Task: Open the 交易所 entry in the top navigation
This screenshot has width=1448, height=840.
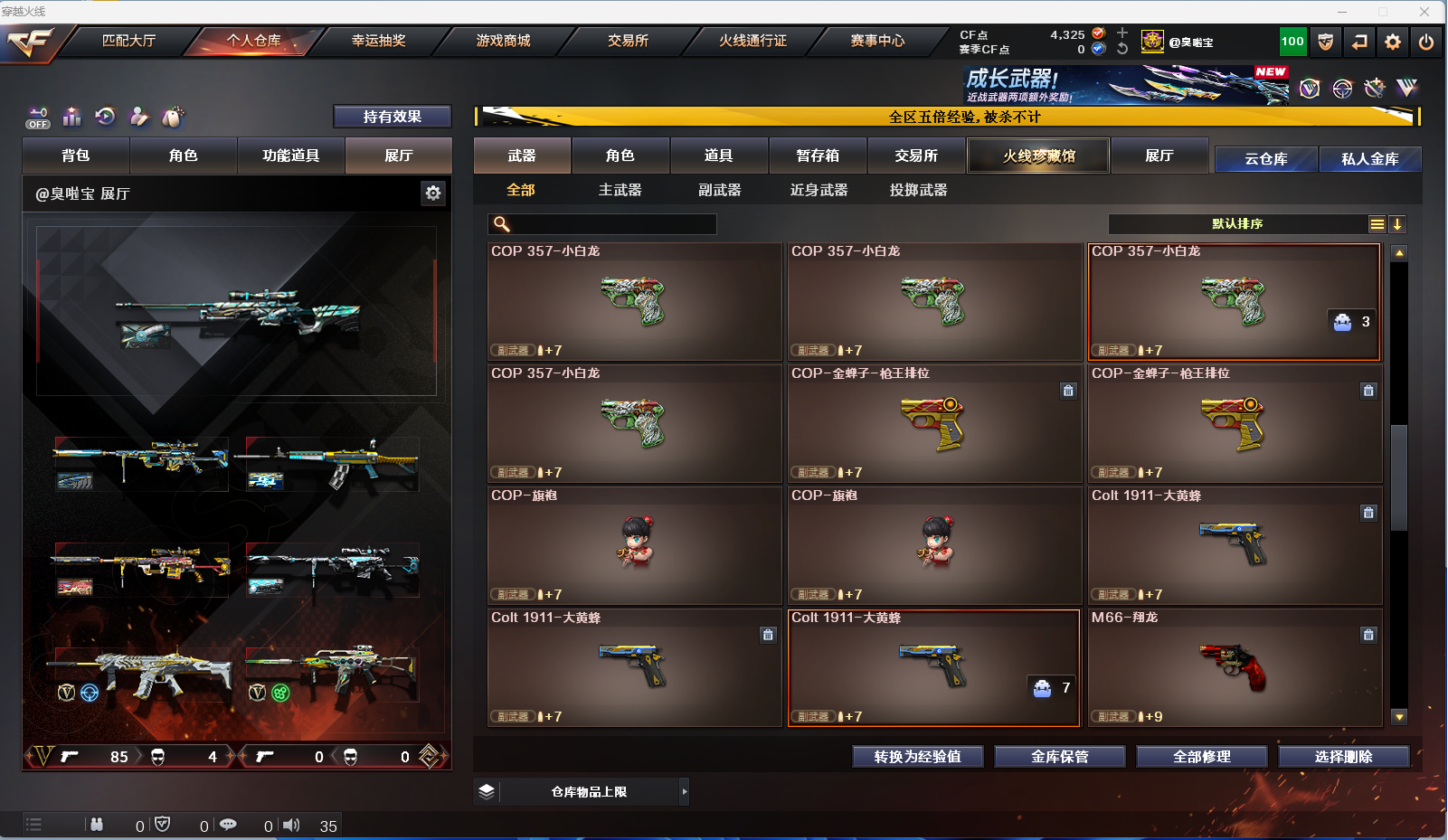Action: tap(628, 41)
